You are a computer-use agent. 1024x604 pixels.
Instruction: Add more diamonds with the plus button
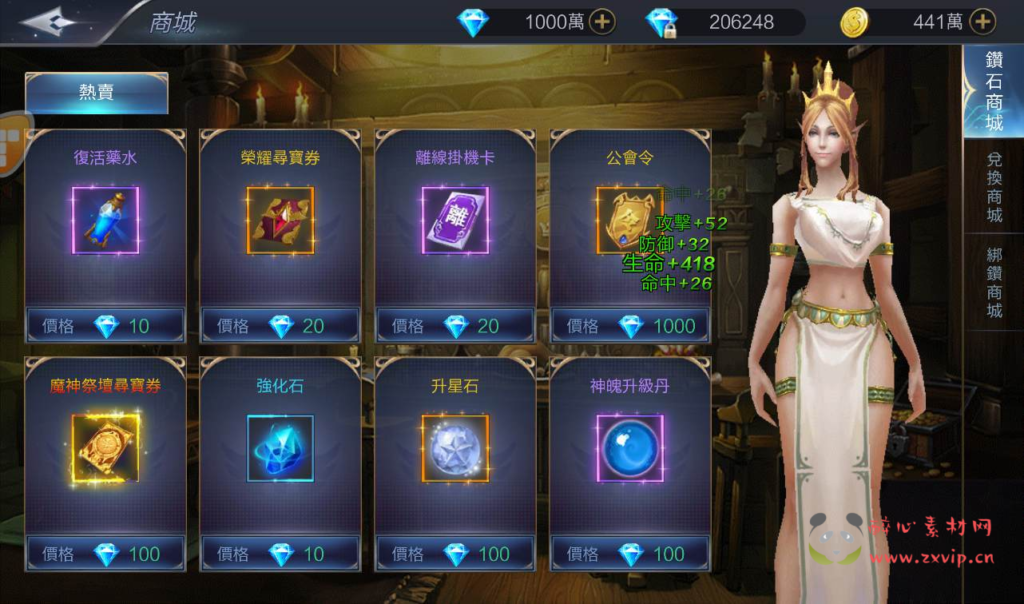click(x=602, y=21)
